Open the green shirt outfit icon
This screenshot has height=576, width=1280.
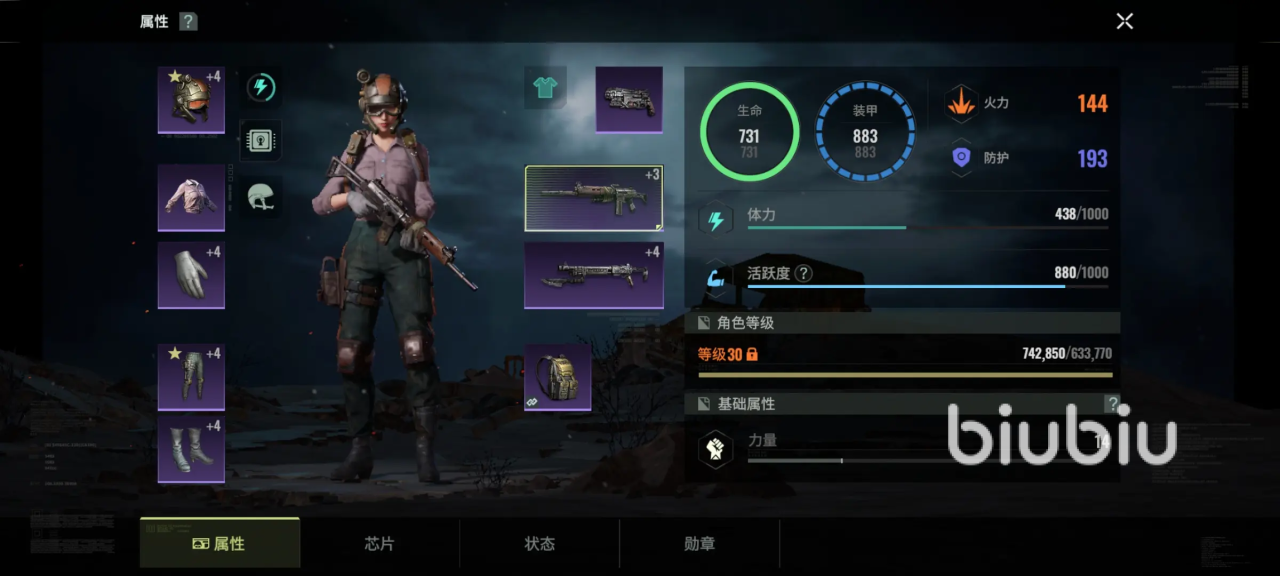[545, 88]
